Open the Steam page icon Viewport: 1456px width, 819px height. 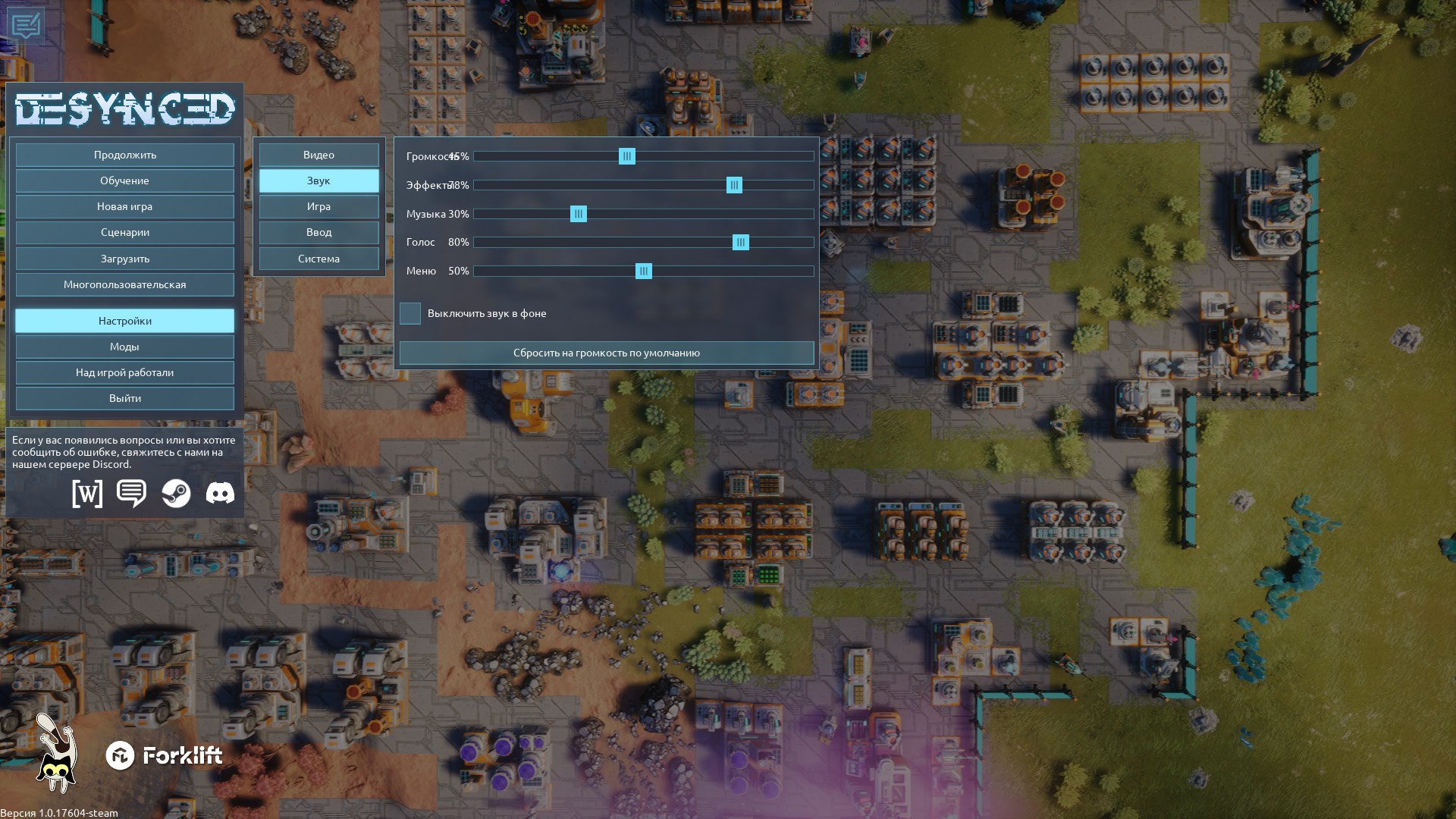(x=176, y=494)
